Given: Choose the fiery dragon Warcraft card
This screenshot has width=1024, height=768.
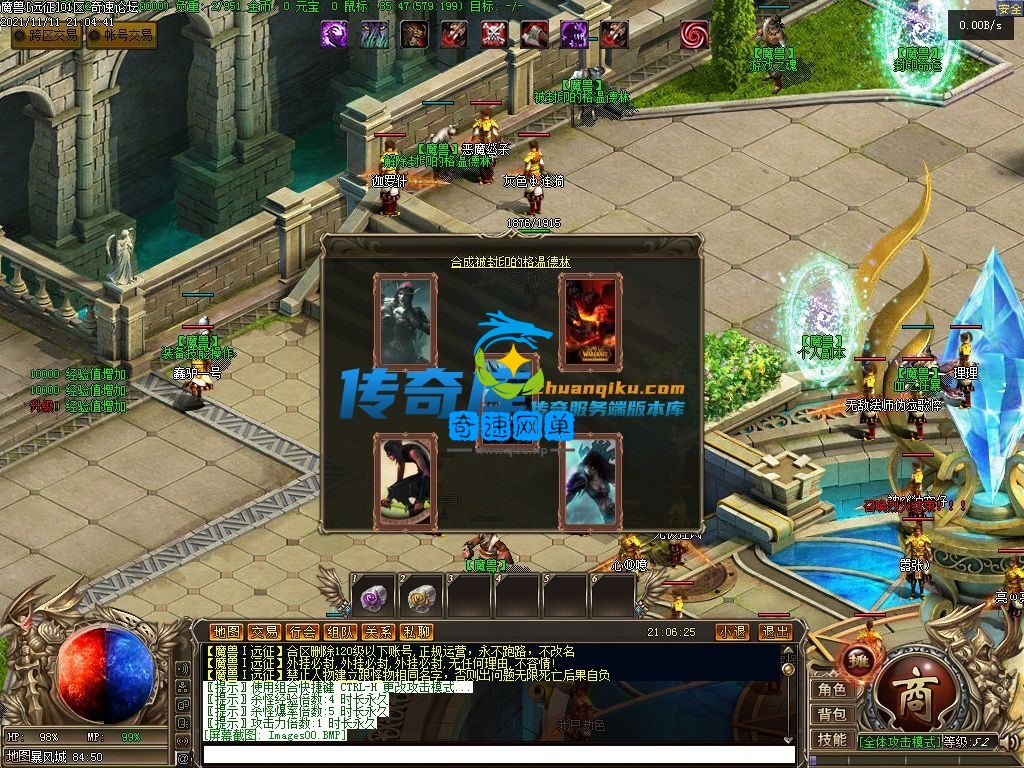Looking at the screenshot, I should tap(590, 322).
